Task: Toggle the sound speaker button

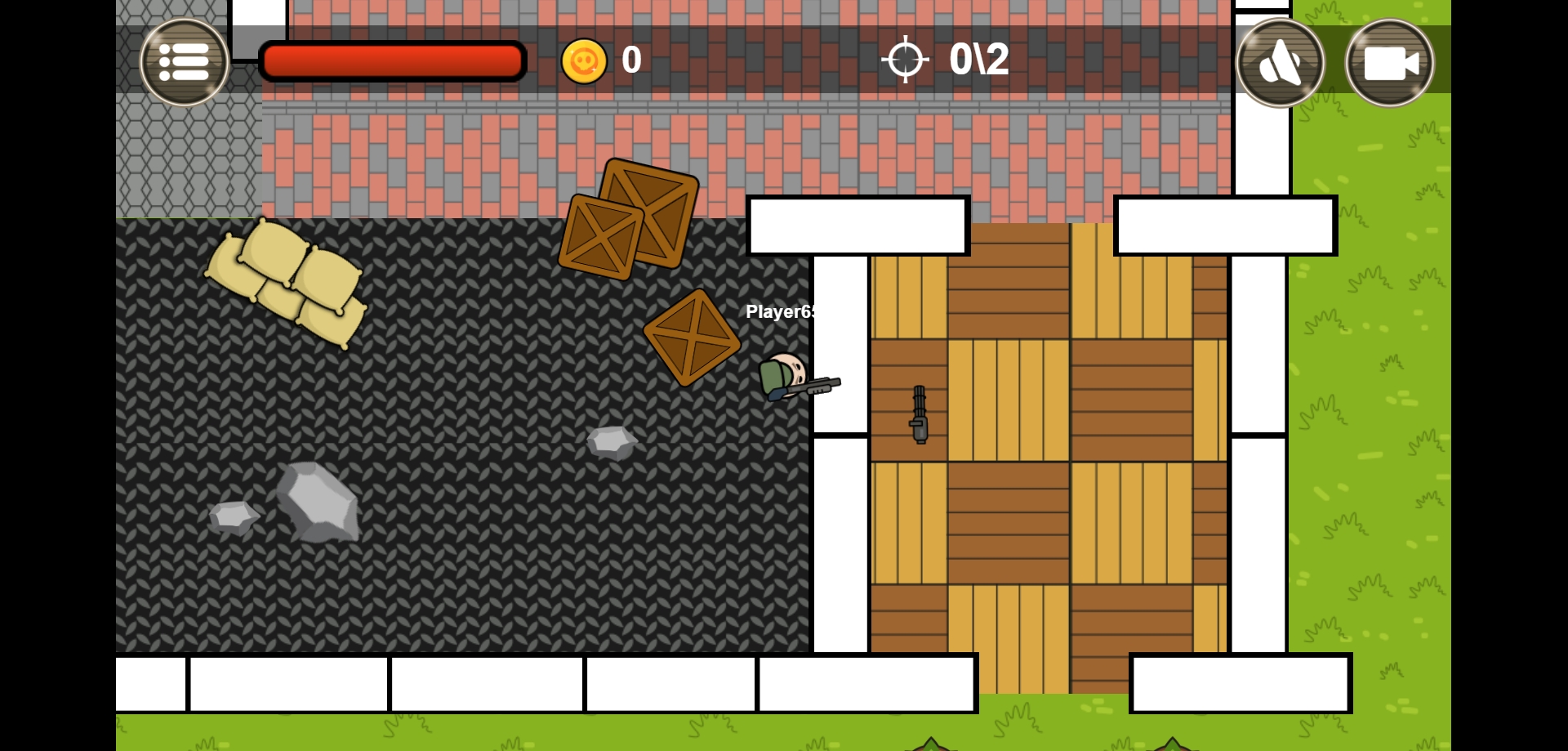Action: 1280,63
